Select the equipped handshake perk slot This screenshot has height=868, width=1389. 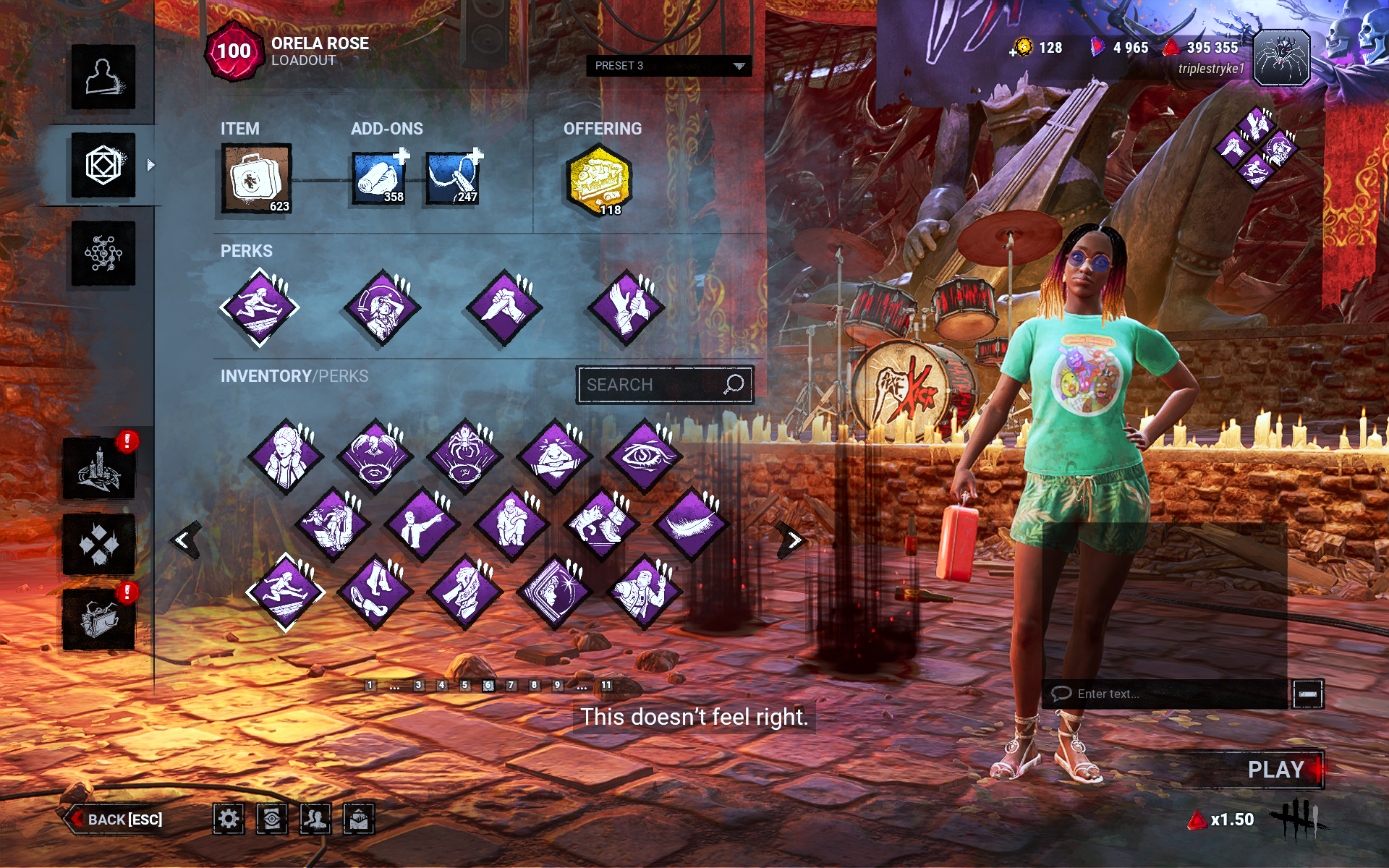504,307
